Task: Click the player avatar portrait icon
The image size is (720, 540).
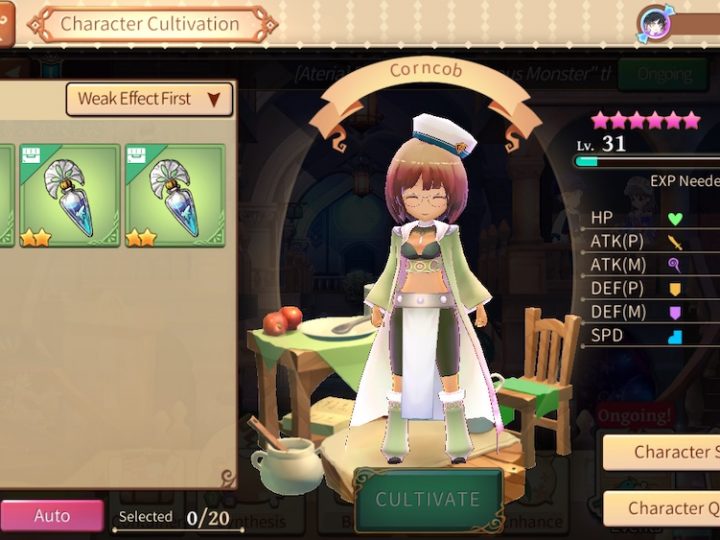Action: 656,22
